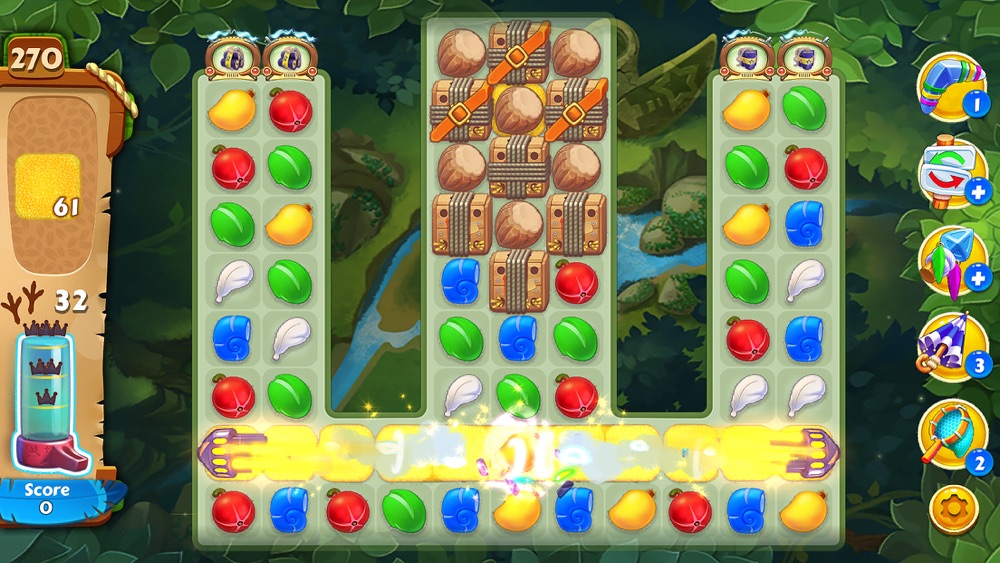Activate the butterfly net booster
This screenshot has height=563, width=1000.
pos(951,434)
